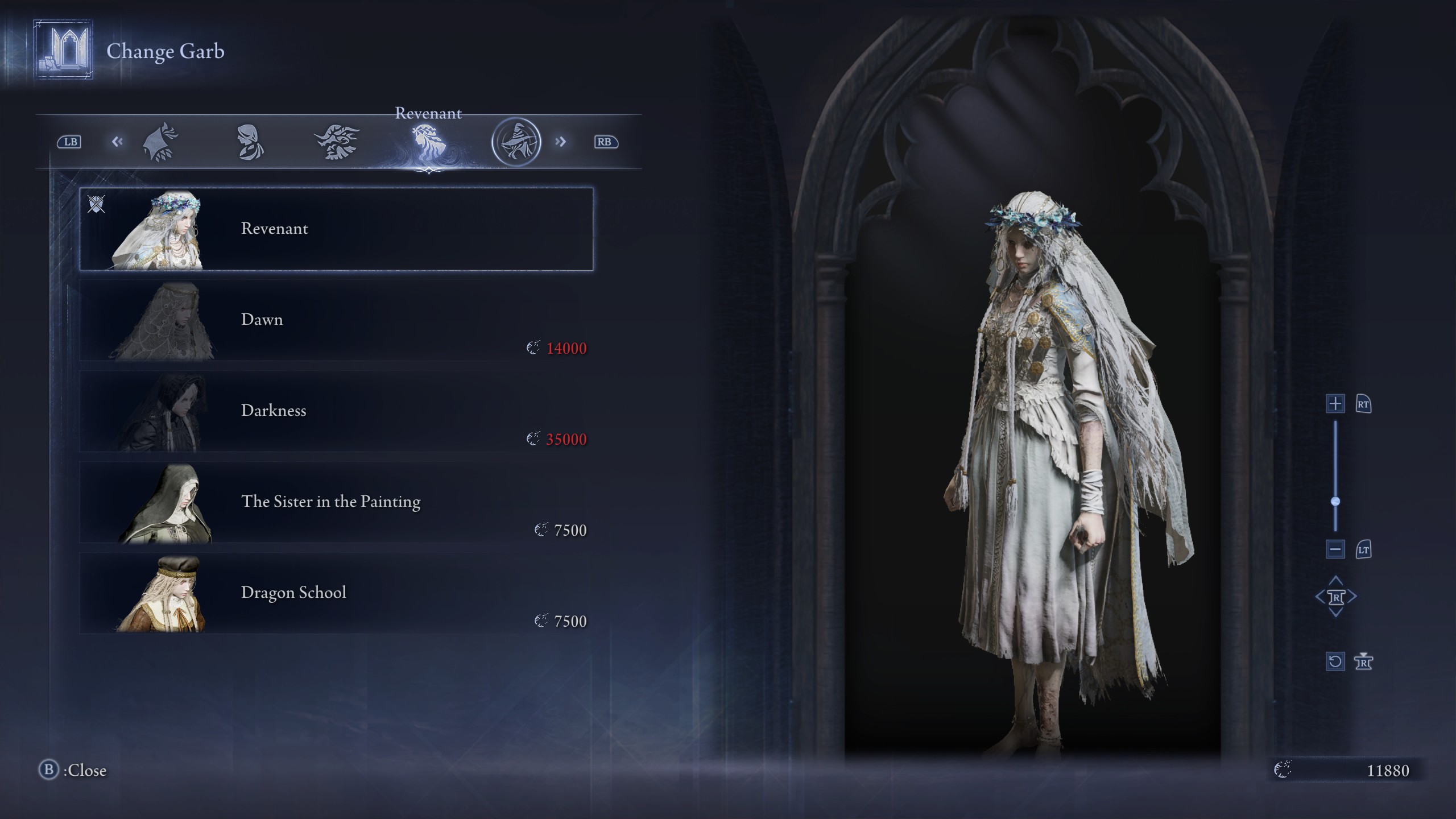Click the right double-chevron for more categories
Viewport: 1456px width, 819px height.
coord(561,140)
